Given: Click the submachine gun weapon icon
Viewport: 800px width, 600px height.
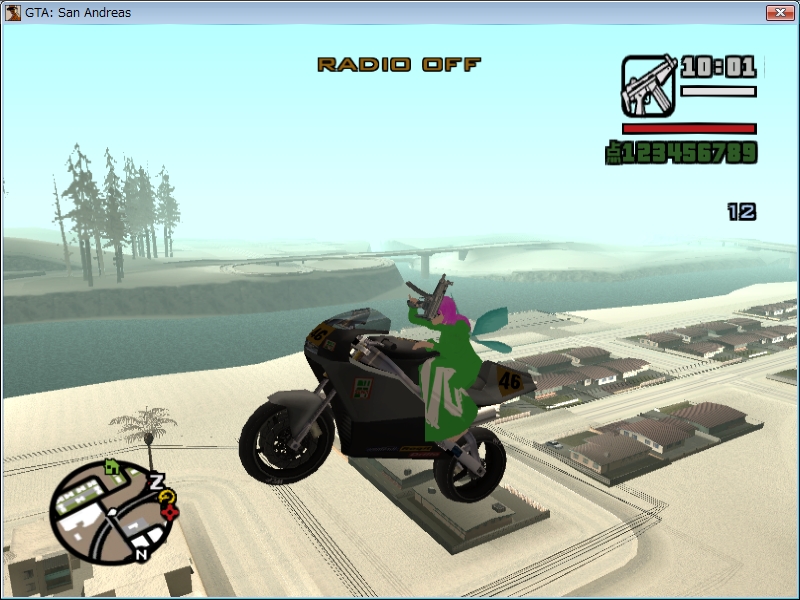Looking at the screenshot, I should tap(648, 85).
